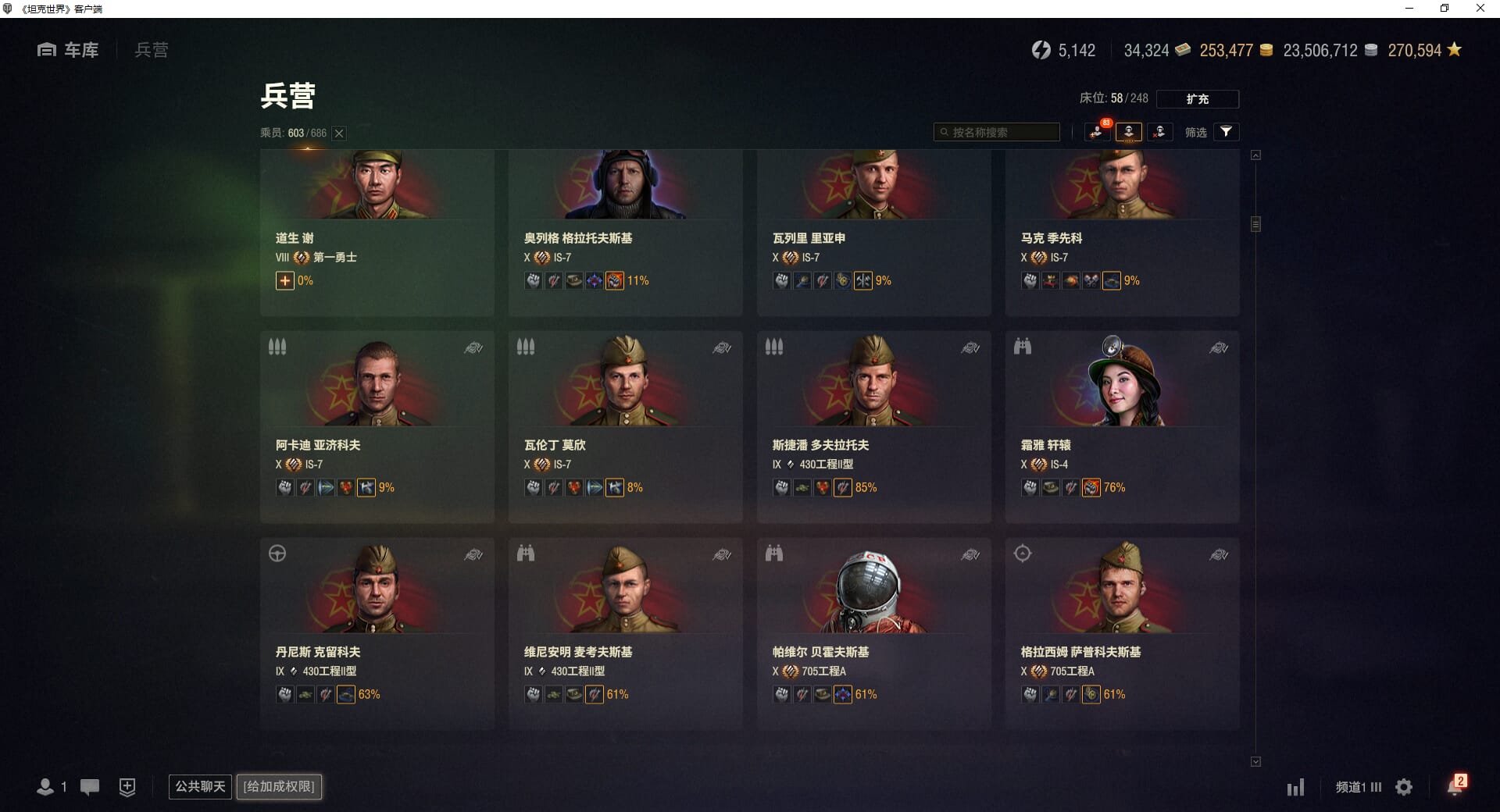
Task: Close the game client window
Action: pyautogui.click(x=1480, y=9)
